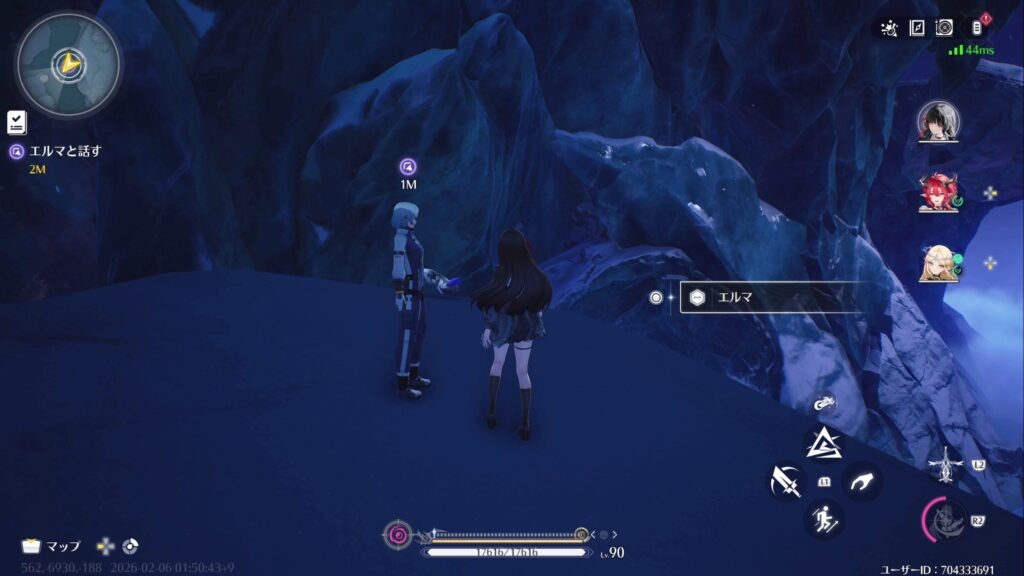Open the battery icon with red alert
The width and height of the screenshot is (1024, 576).
coord(976,28)
